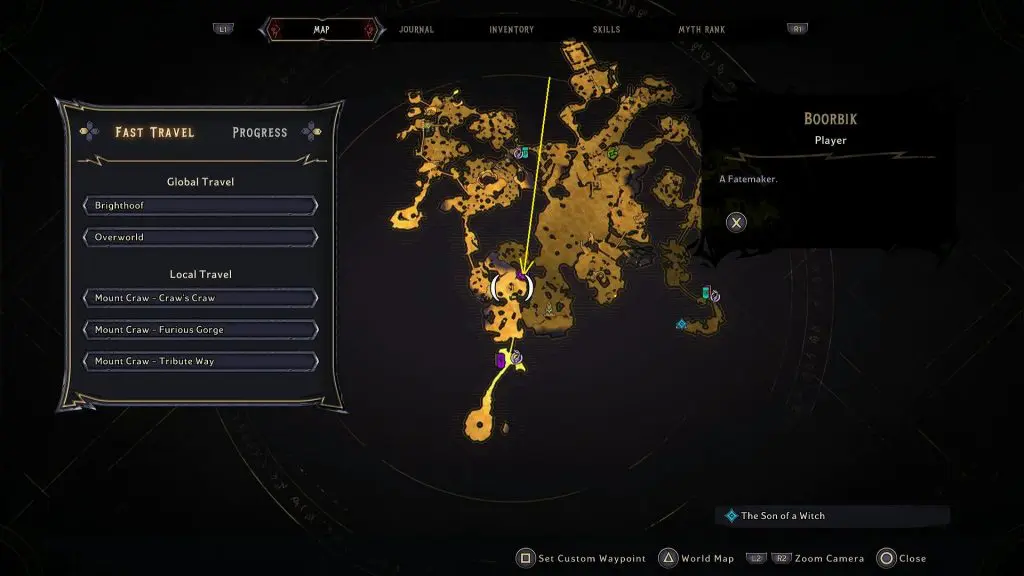Select the Fast Travel panel tab
Viewport: 1024px width, 576px height.
[x=154, y=132]
